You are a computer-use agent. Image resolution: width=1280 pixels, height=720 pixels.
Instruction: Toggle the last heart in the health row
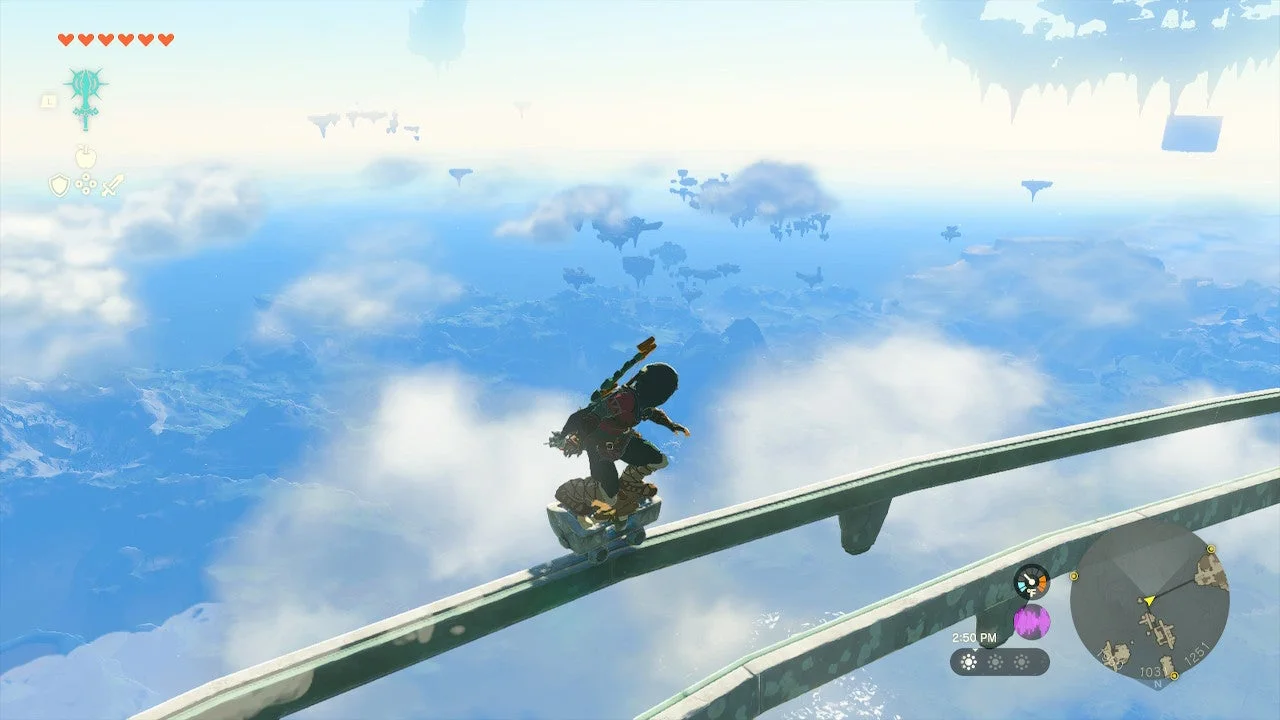(x=164, y=39)
